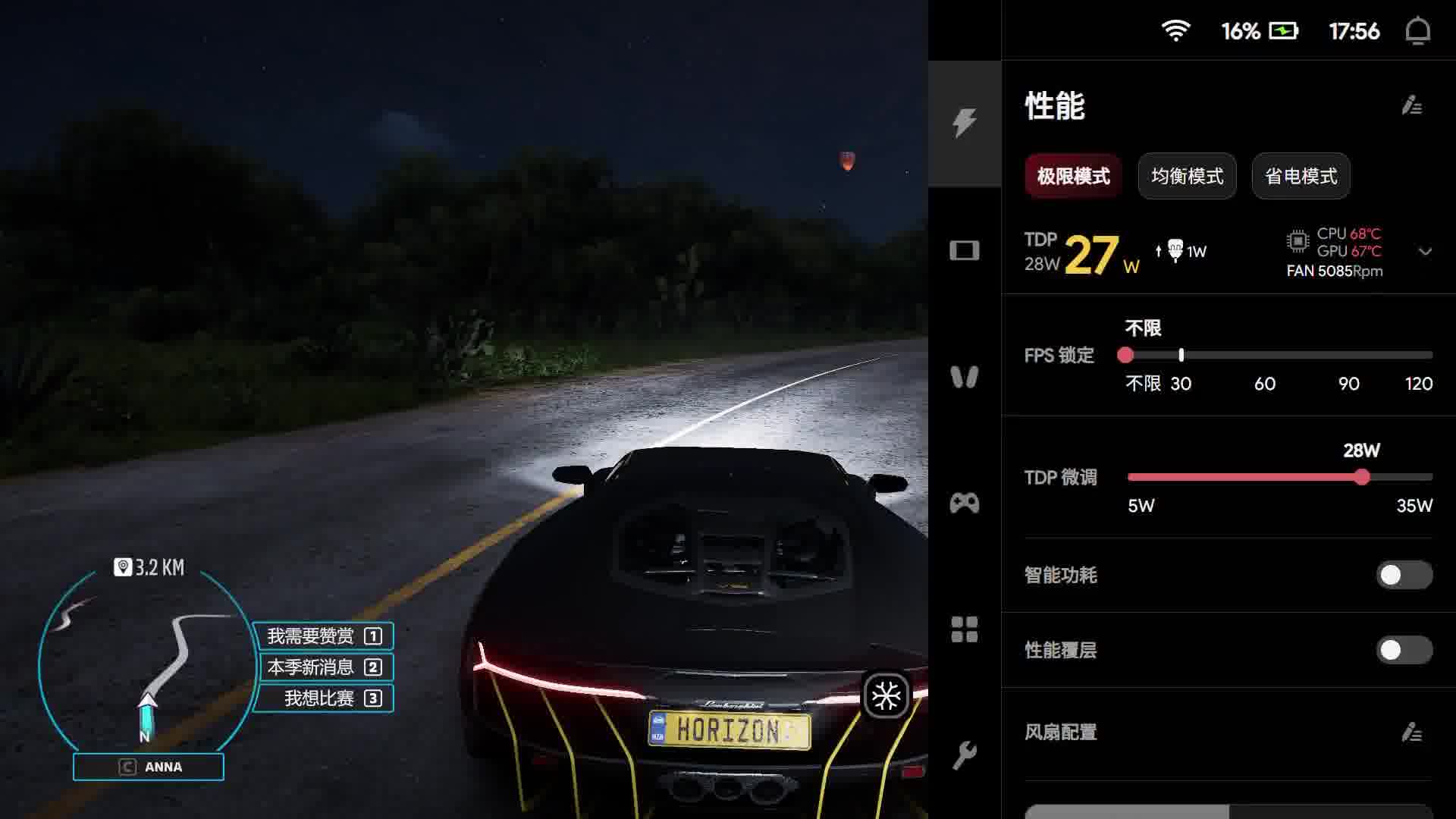1456x819 pixels.
Task: Open the wrench settings sidebar tab
Action: pos(965,755)
